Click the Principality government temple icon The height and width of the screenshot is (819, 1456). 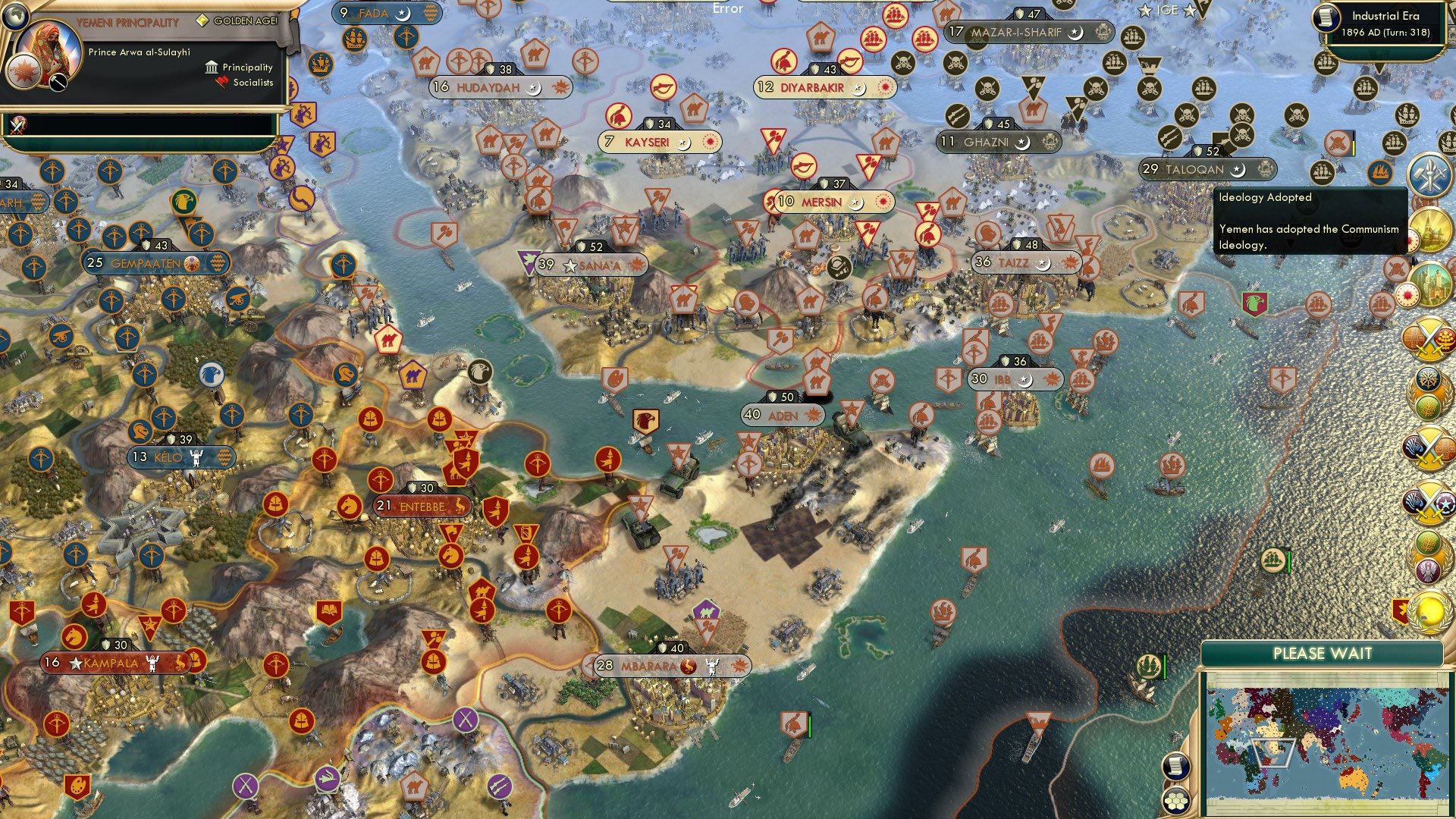click(x=211, y=68)
